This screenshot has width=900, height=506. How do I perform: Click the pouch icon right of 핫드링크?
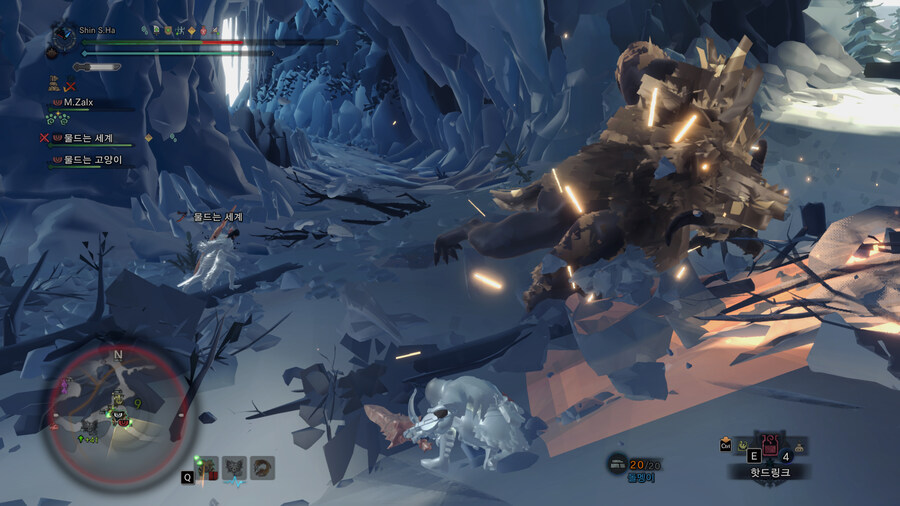pyautogui.click(x=800, y=447)
